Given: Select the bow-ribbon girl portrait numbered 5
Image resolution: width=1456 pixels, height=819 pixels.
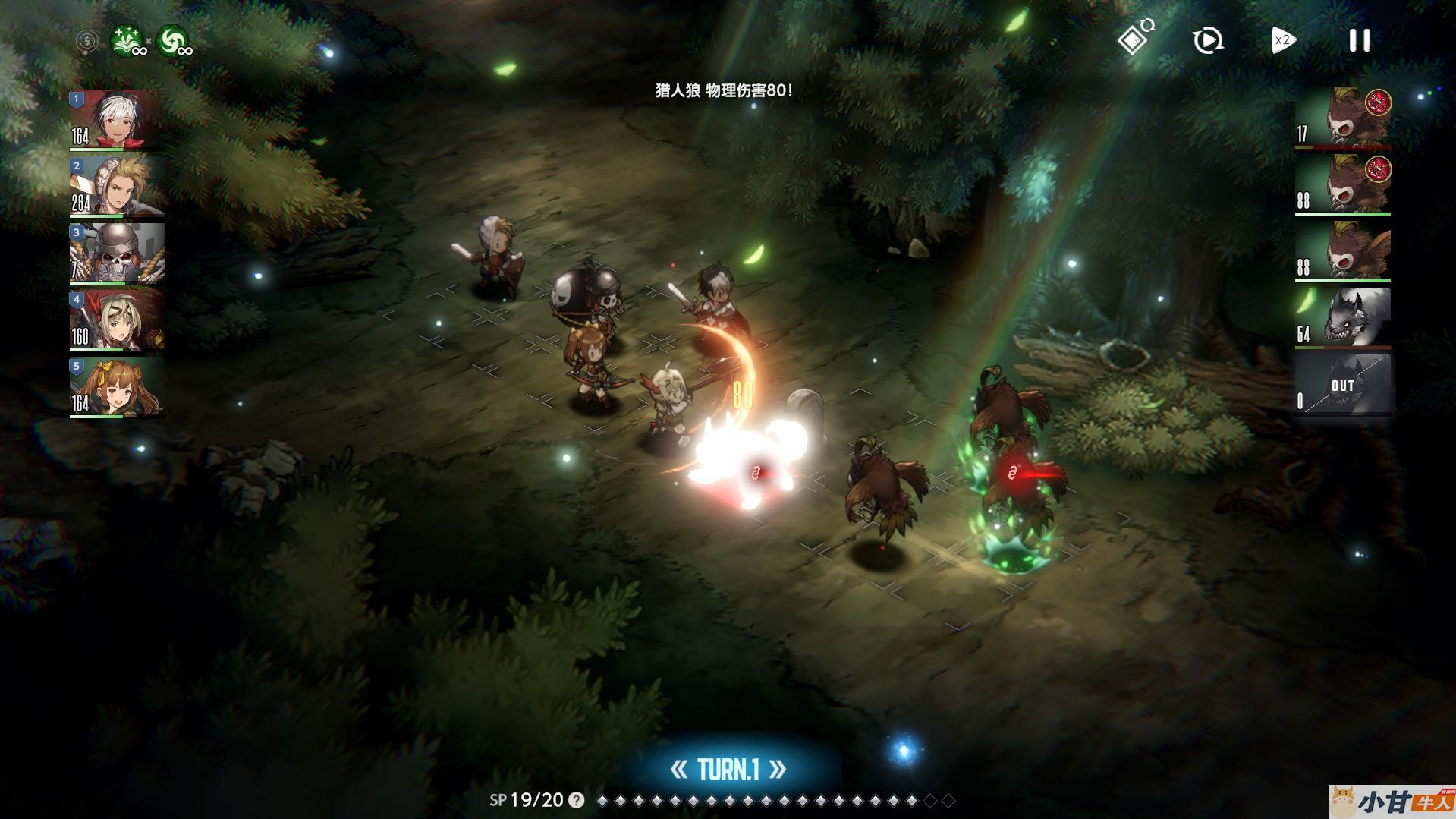Looking at the screenshot, I should click(117, 386).
